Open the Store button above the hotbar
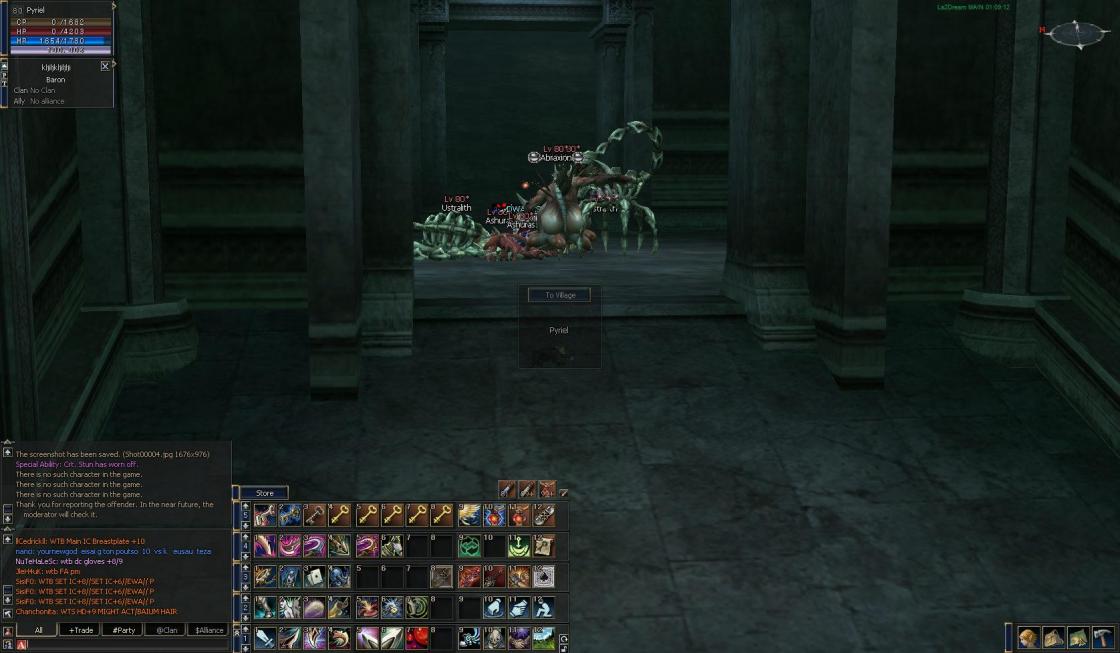This screenshot has height=653, width=1120. point(264,493)
